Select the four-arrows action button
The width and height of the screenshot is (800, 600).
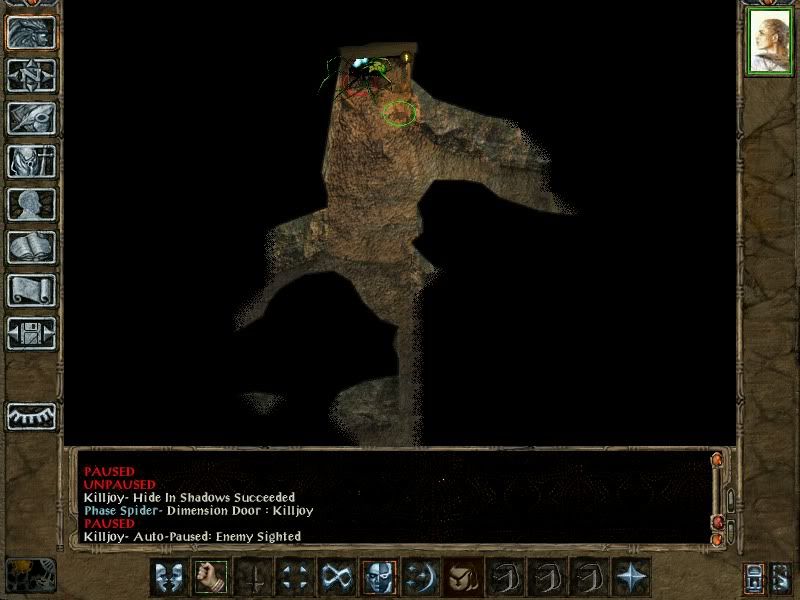(294, 577)
